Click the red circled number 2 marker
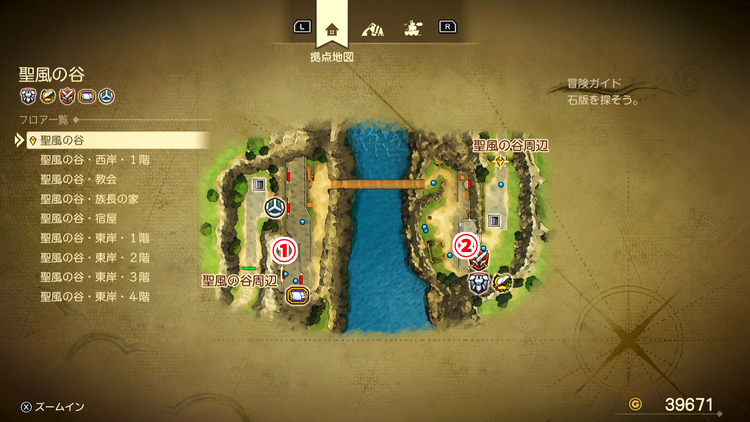This screenshot has width=750, height=422. 466,243
